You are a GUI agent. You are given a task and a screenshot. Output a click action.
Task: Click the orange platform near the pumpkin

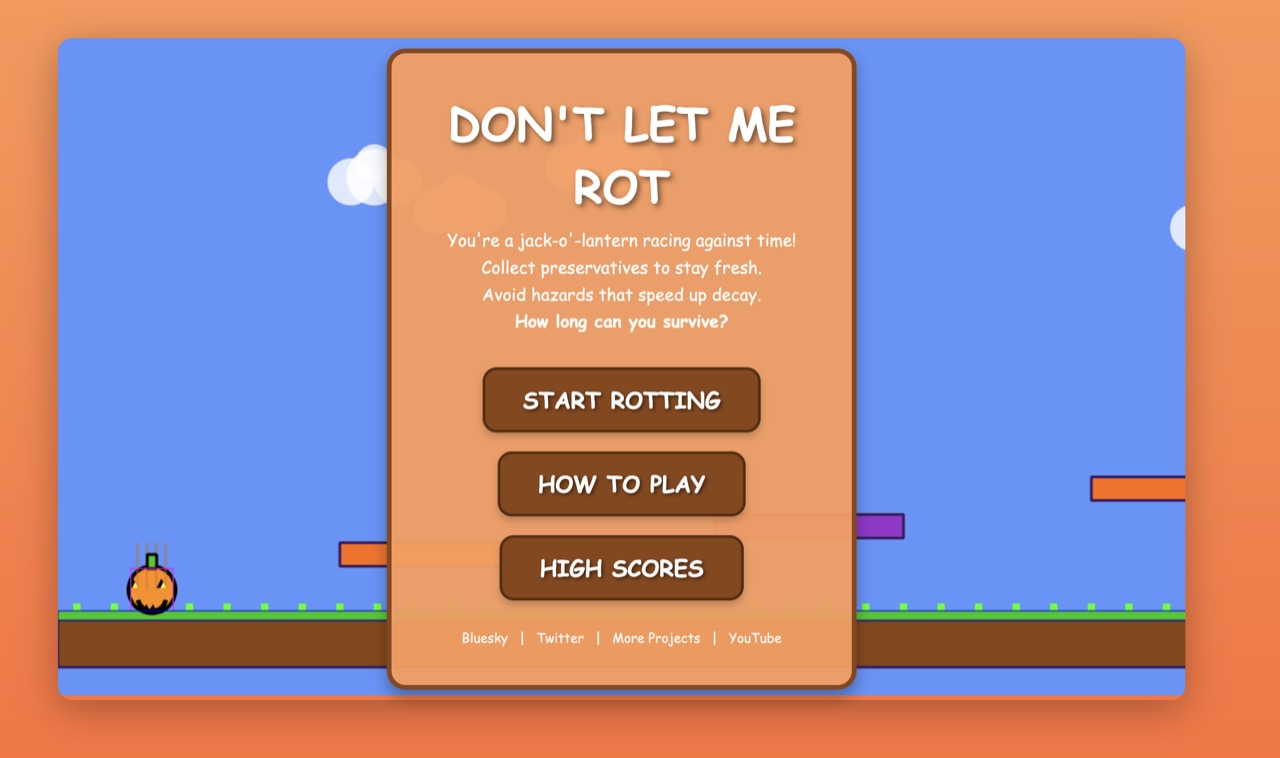pos(363,556)
